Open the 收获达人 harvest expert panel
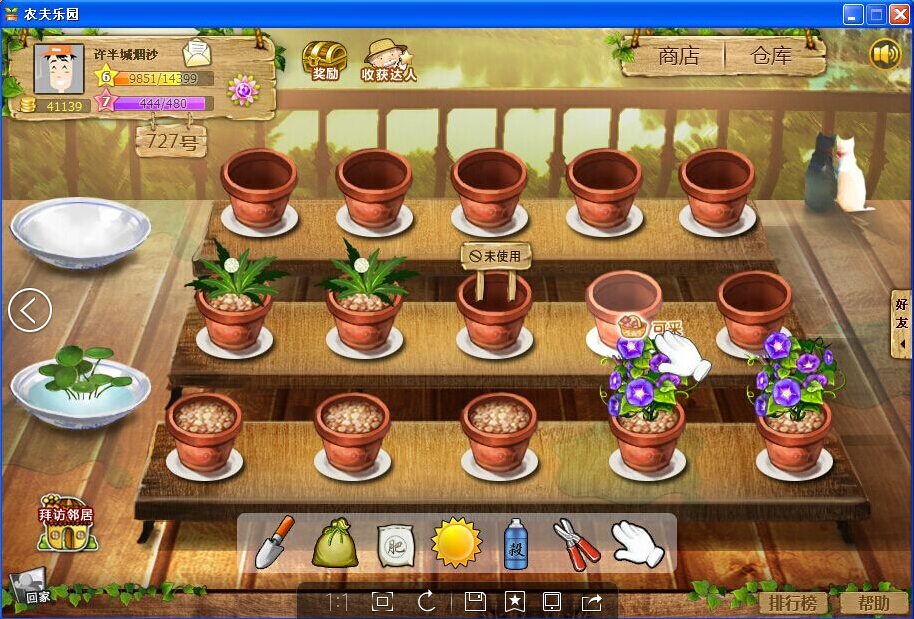 pos(388,60)
